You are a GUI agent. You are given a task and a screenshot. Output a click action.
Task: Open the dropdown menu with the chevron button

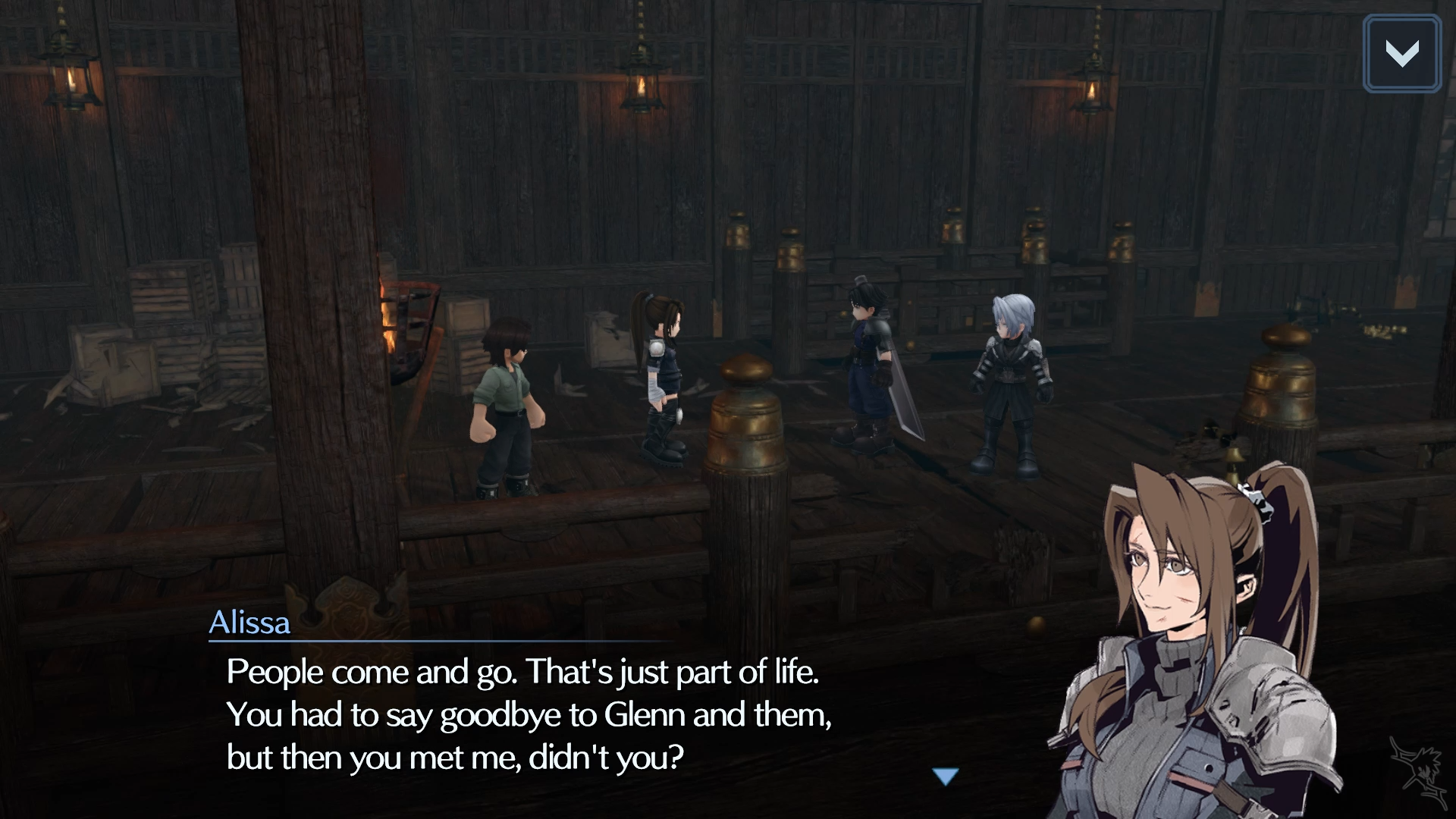tap(1401, 54)
